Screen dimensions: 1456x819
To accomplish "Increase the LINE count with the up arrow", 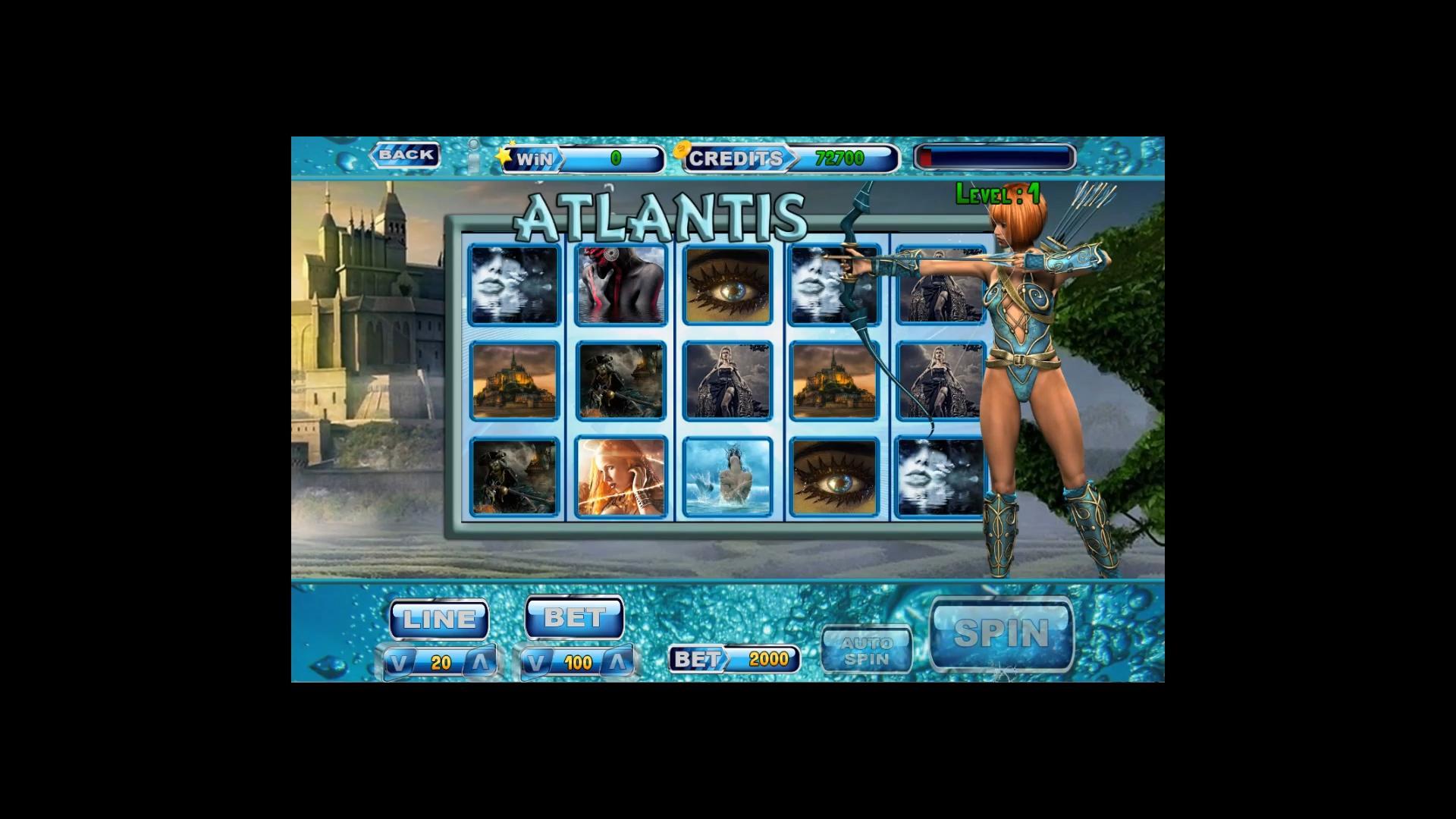I will click(x=480, y=661).
